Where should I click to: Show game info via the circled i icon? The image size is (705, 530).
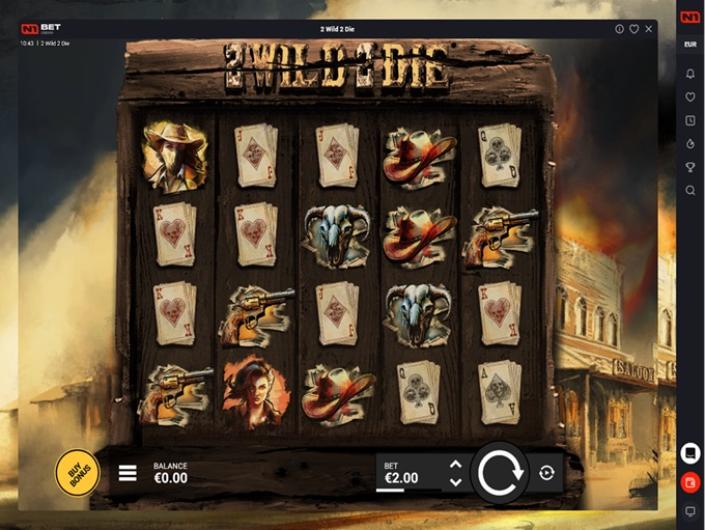click(x=620, y=29)
